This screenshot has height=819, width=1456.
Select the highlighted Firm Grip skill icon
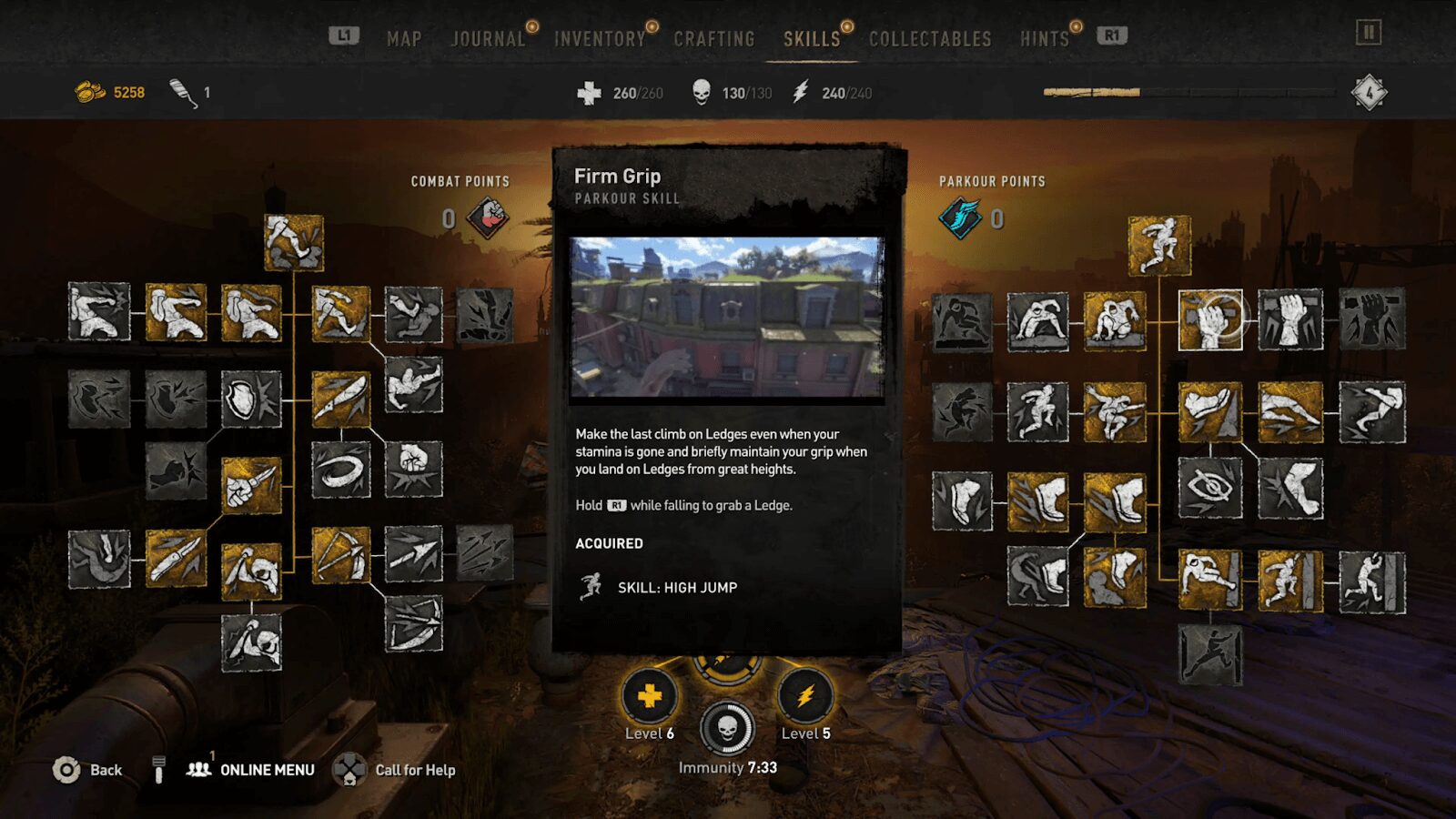pos(1210,320)
